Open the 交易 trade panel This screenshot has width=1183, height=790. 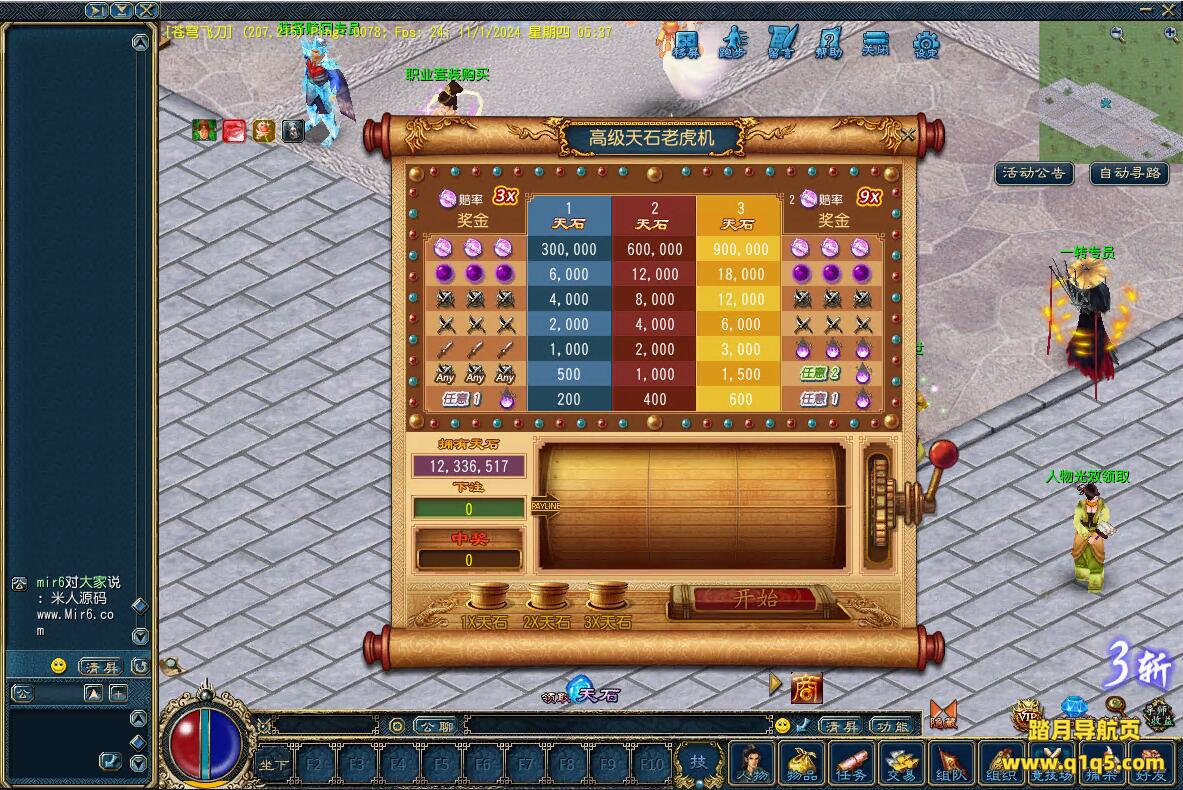[x=902, y=763]
